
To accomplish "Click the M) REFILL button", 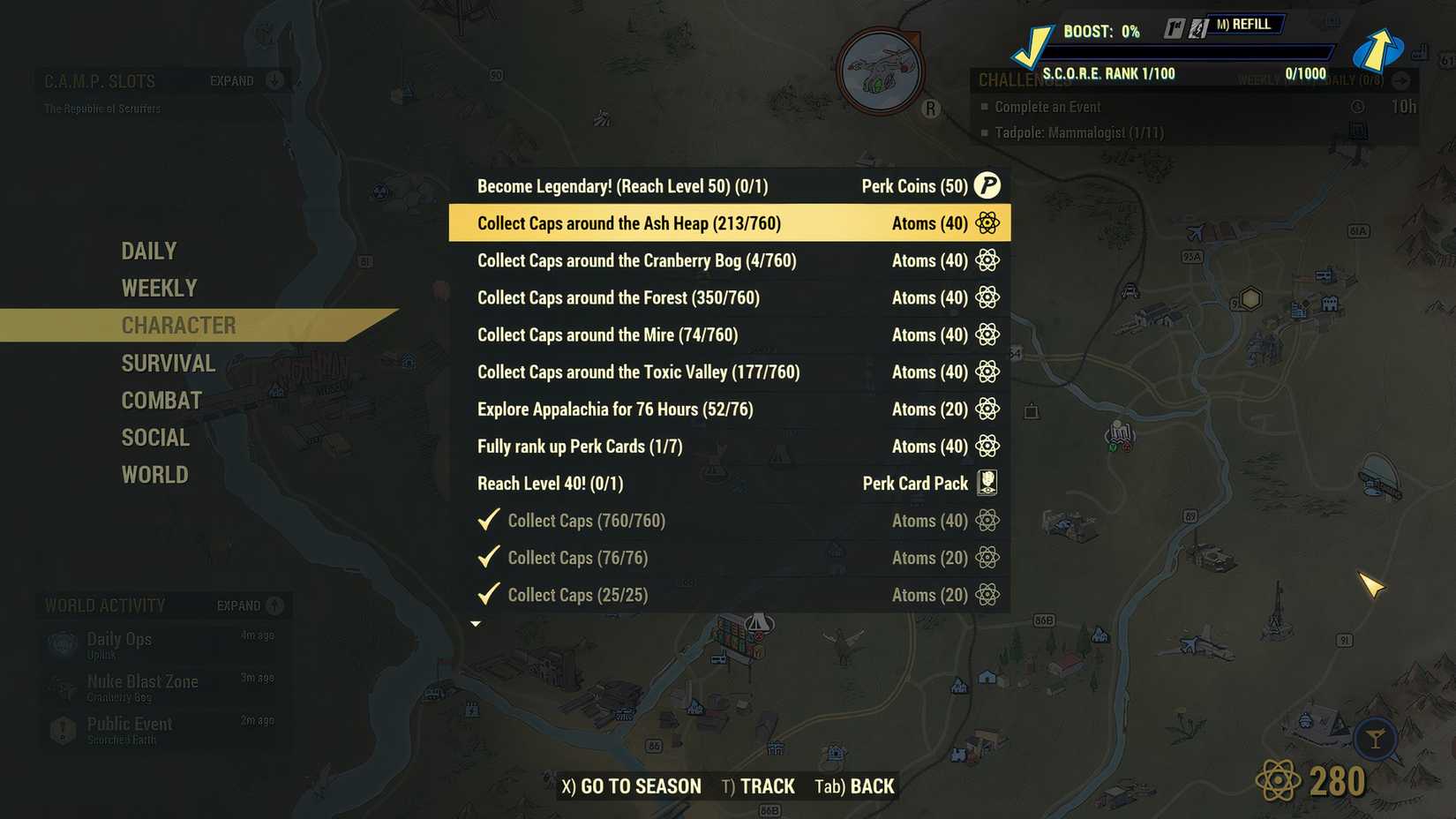I will click(1246, 24).
